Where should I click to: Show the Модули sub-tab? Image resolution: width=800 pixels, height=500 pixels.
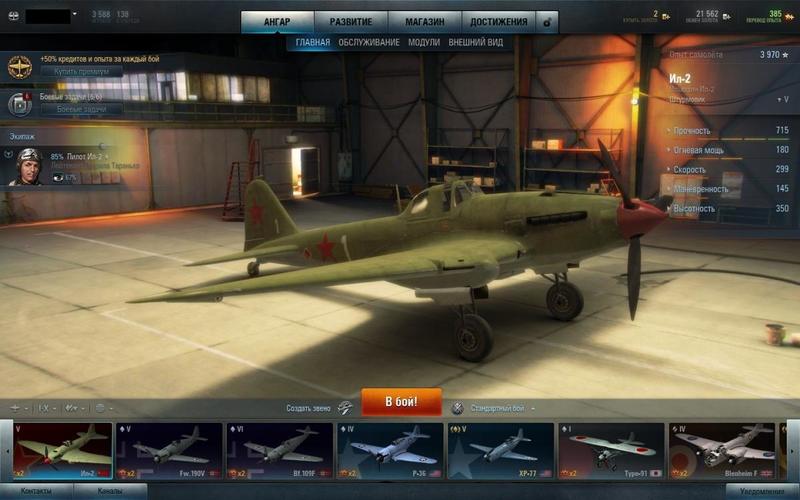click(424, 43)
